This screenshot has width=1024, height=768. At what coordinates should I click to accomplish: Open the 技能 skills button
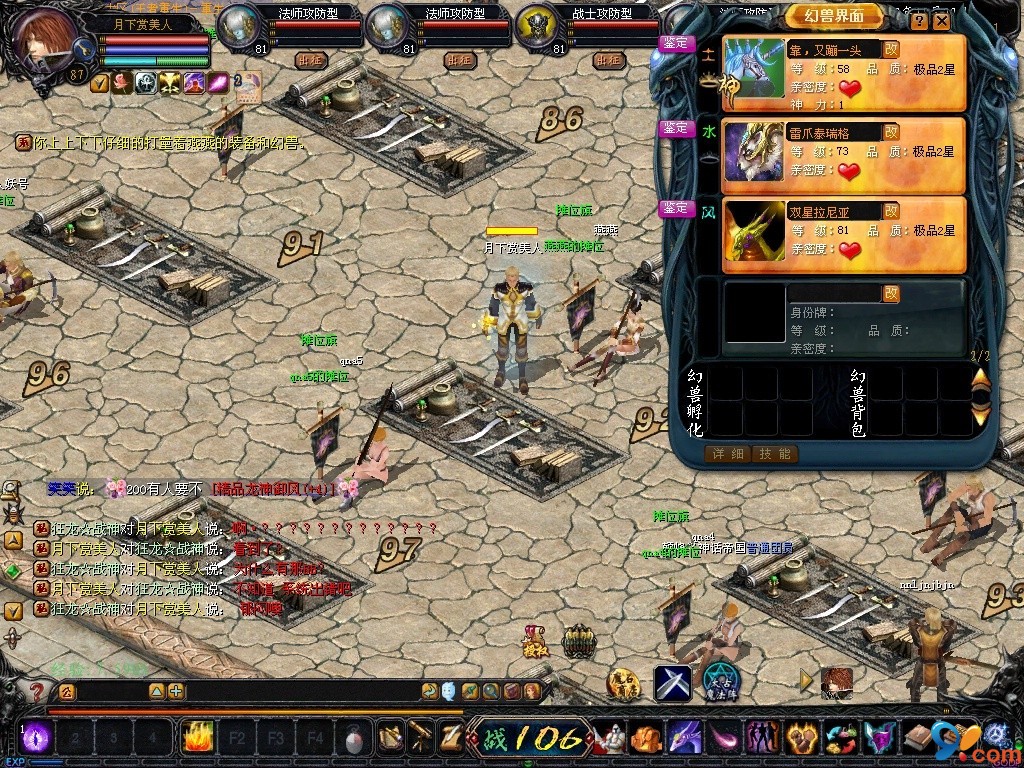(774, 454)
